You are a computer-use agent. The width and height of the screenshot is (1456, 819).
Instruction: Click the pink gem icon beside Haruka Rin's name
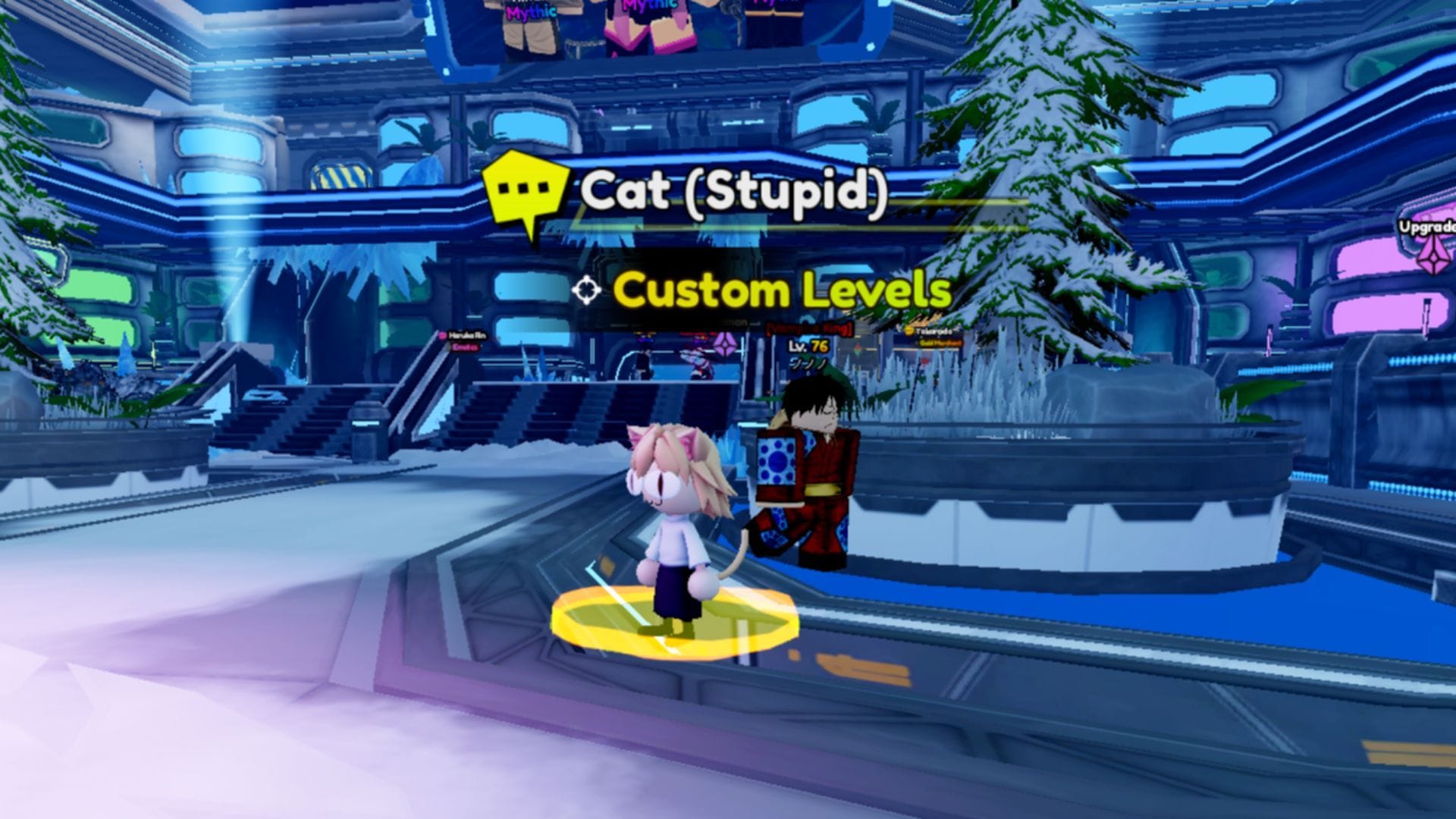click(441, 337)
